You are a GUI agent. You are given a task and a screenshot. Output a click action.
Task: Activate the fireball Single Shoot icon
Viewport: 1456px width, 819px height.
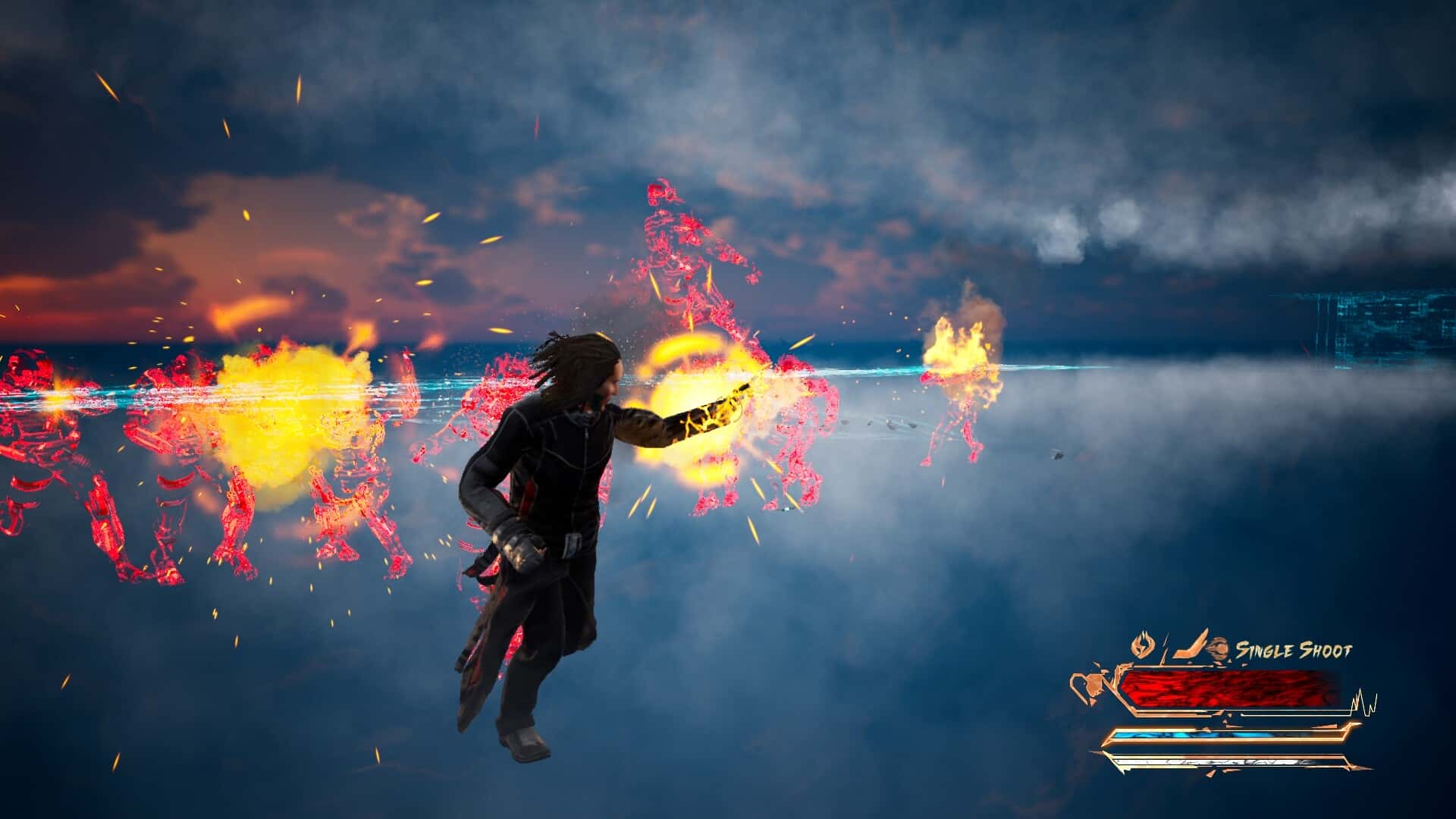click(1219, 648)
